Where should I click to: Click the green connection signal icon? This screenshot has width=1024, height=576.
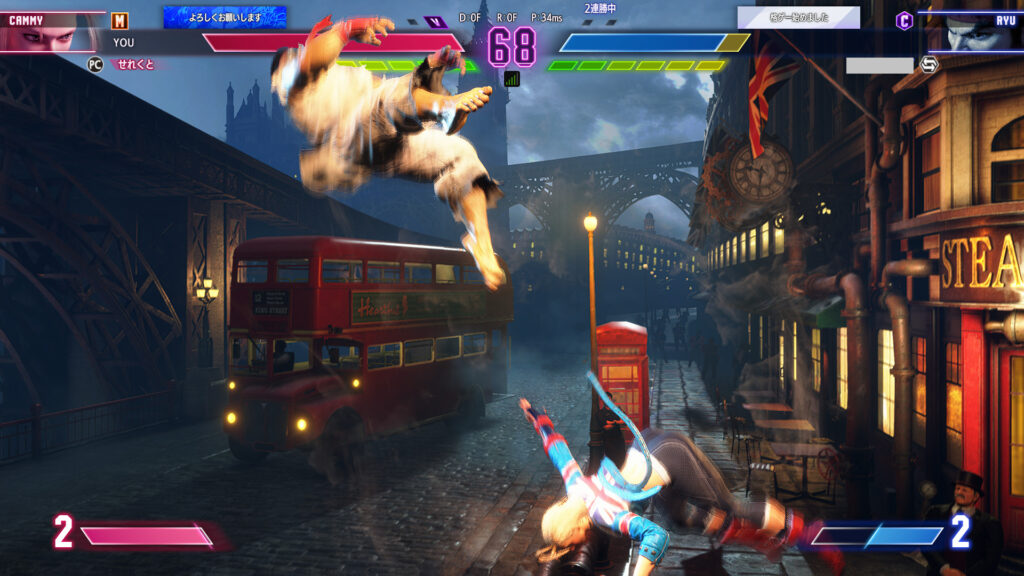512,78
